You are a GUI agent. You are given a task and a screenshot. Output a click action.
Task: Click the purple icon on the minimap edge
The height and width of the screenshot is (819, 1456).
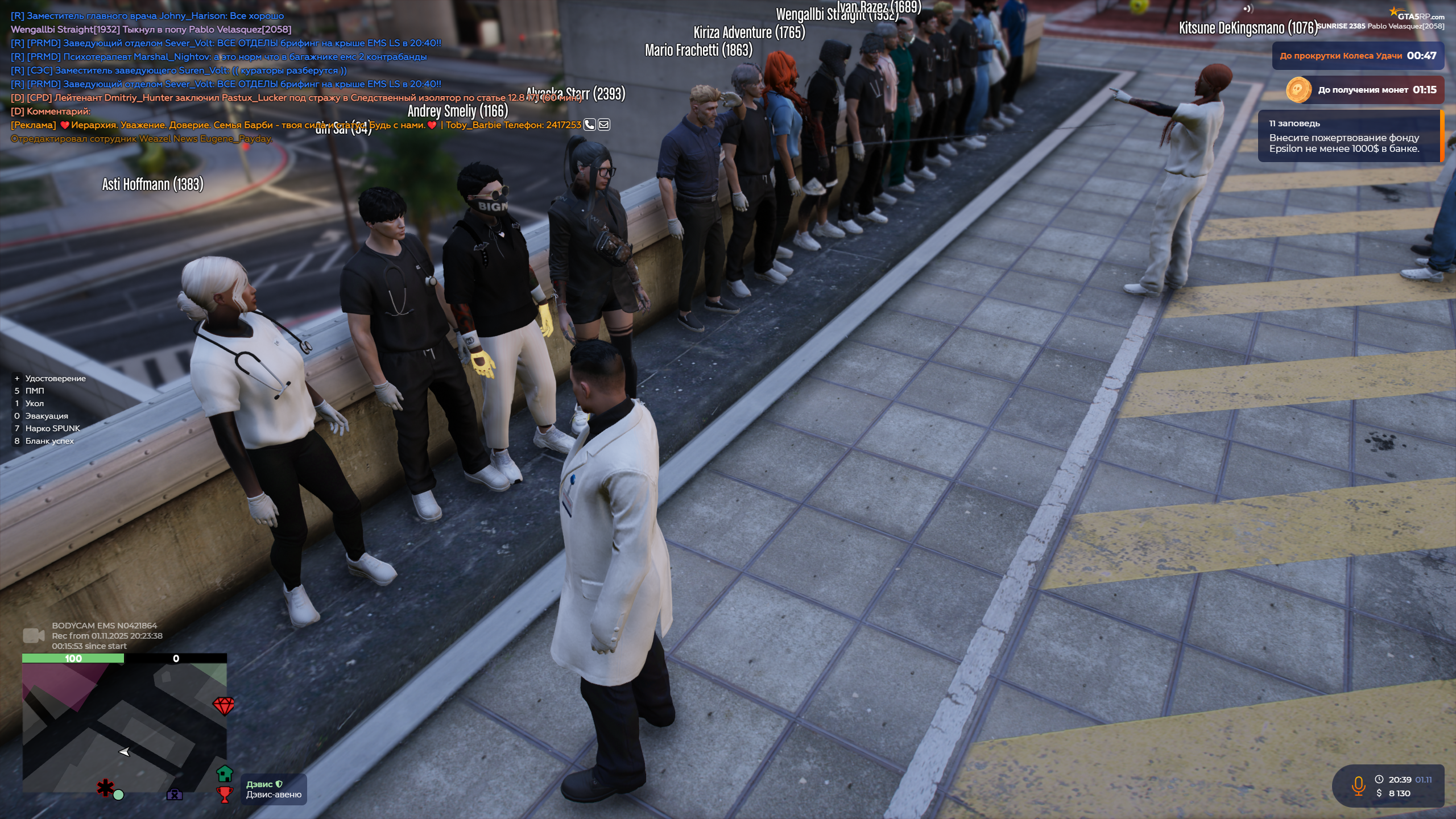[x=177, y=796]
